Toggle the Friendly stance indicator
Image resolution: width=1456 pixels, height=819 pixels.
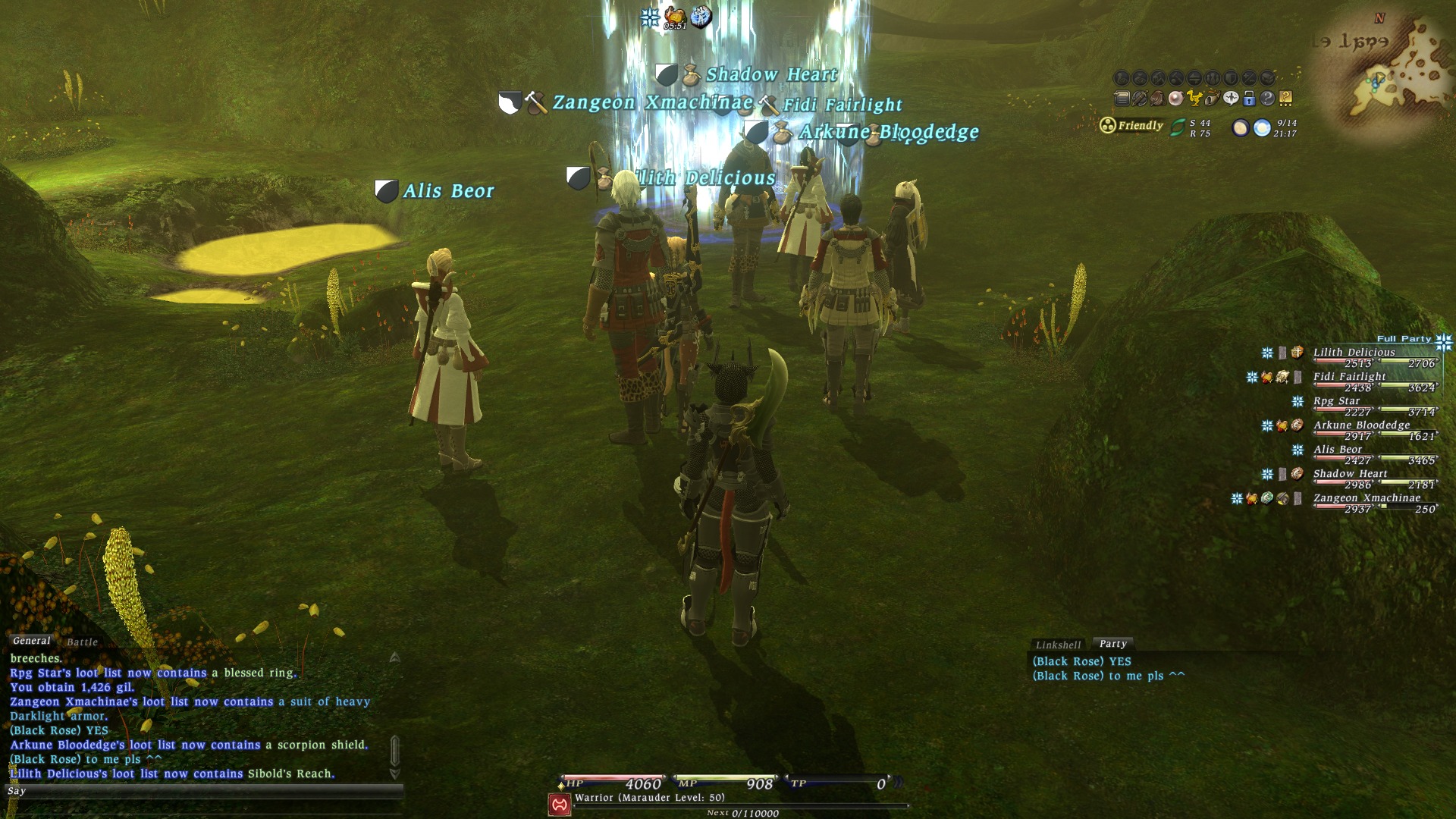point(1131,125)
